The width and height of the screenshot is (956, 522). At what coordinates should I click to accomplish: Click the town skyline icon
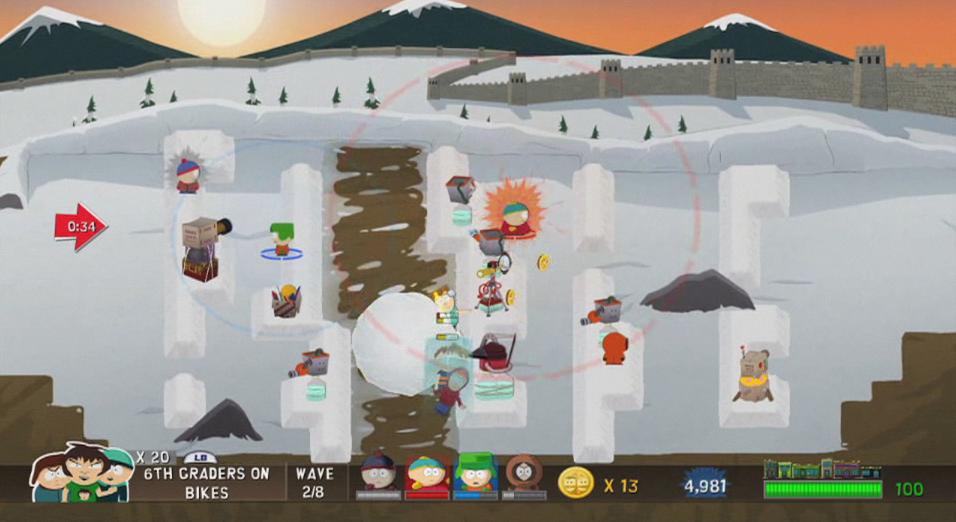pos(822,469)
